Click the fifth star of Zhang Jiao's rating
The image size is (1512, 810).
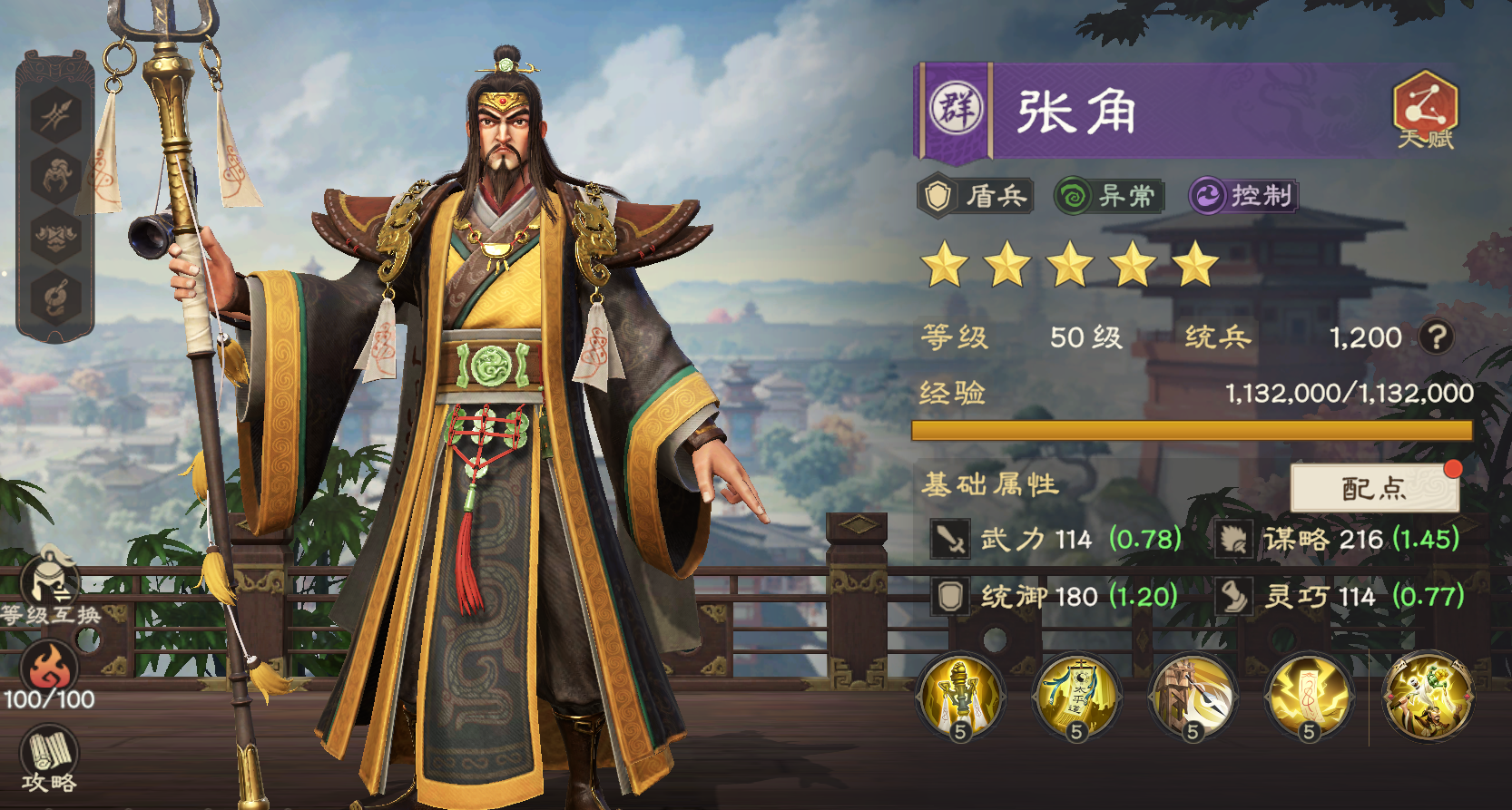(x=1196, y=266)
